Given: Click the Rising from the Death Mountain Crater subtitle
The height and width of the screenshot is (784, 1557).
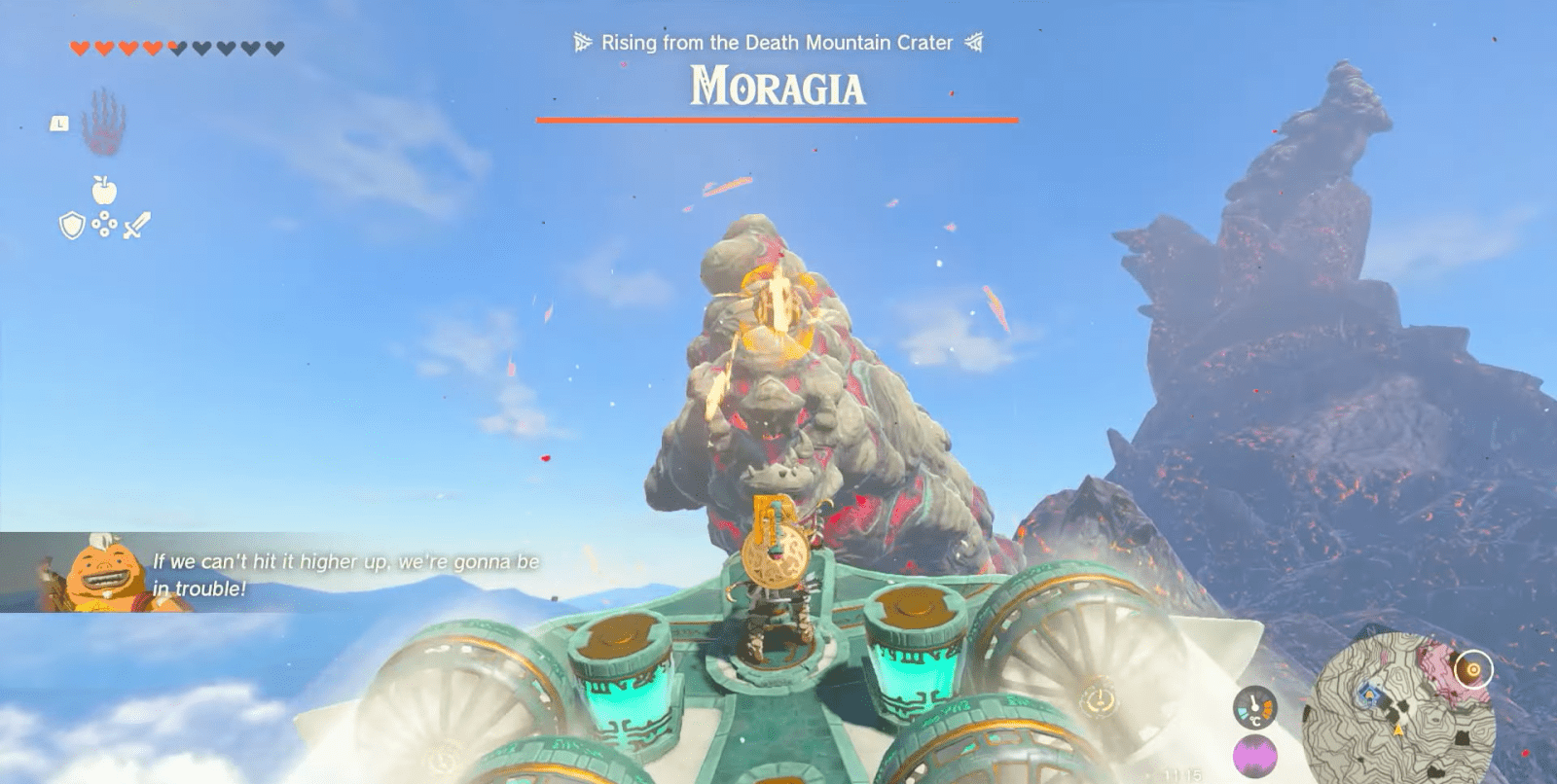Looking at the screenshot, I should point(776,43).
